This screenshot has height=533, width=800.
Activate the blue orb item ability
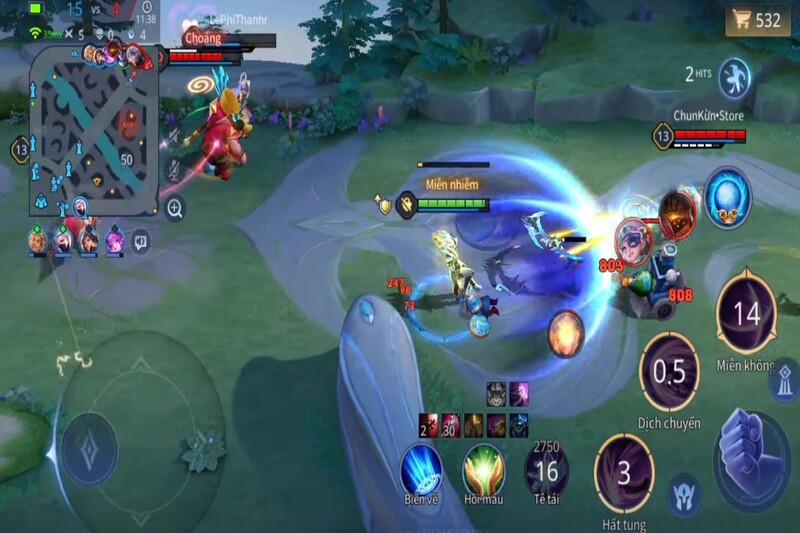click(x=727, y=196)
